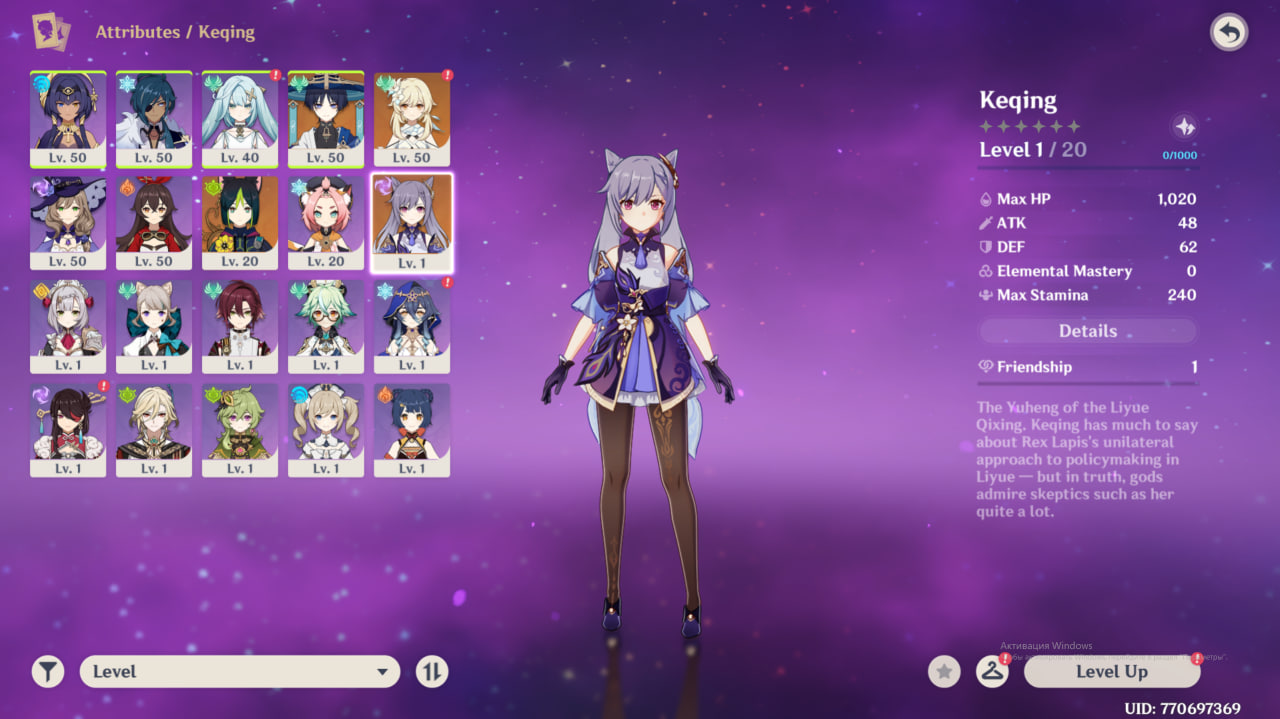Select Xiangling's portrait

(x=412, y=430)
